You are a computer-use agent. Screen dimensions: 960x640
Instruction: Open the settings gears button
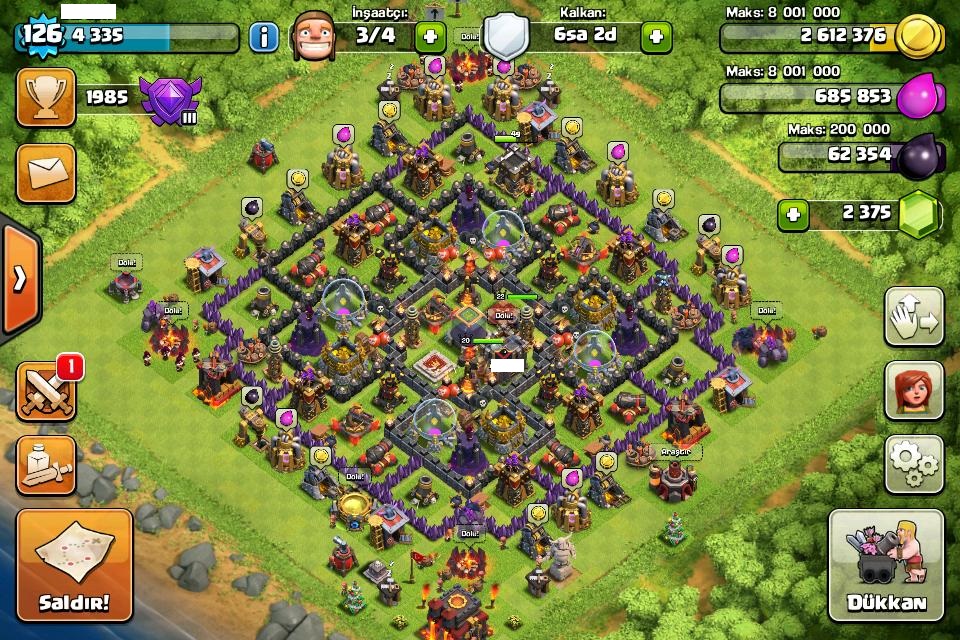[914, 463]
